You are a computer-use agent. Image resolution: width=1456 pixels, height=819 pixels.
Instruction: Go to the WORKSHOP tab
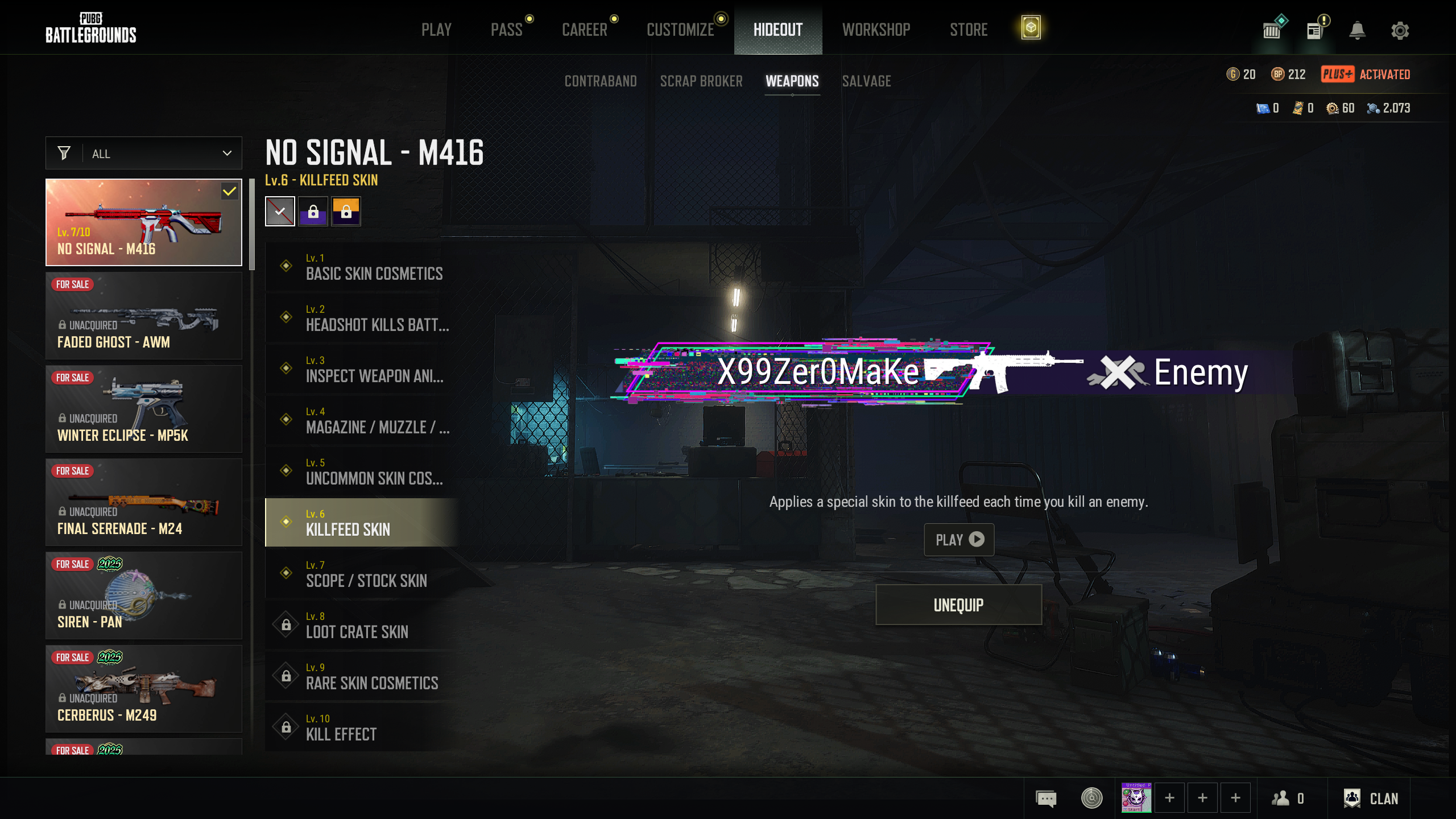pos(876,30)
